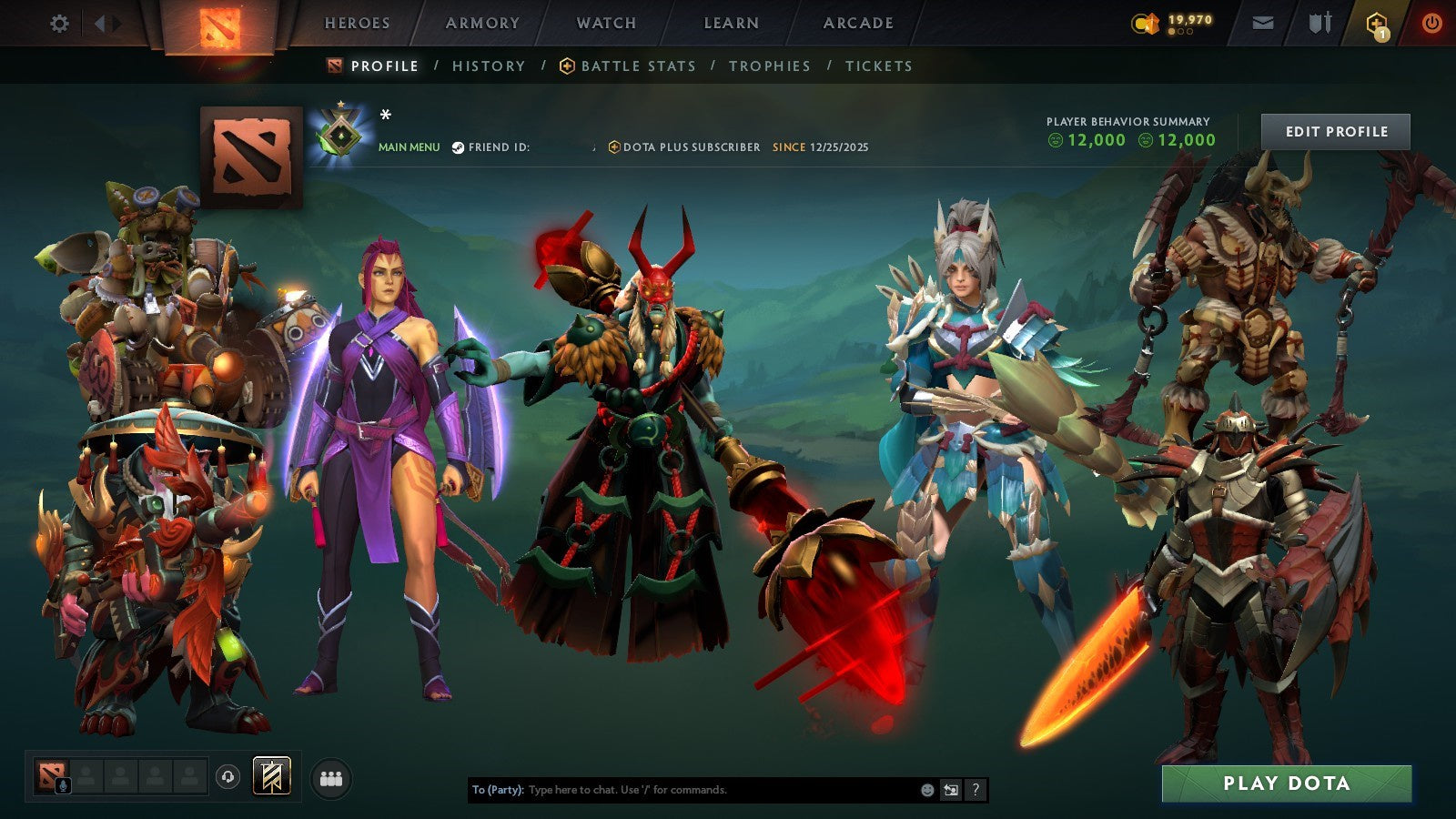Select the mail/notifications envelope icon
The height and width of the screenshot is (819, 1456).
pyautogui.click(x=1263, y=22)
